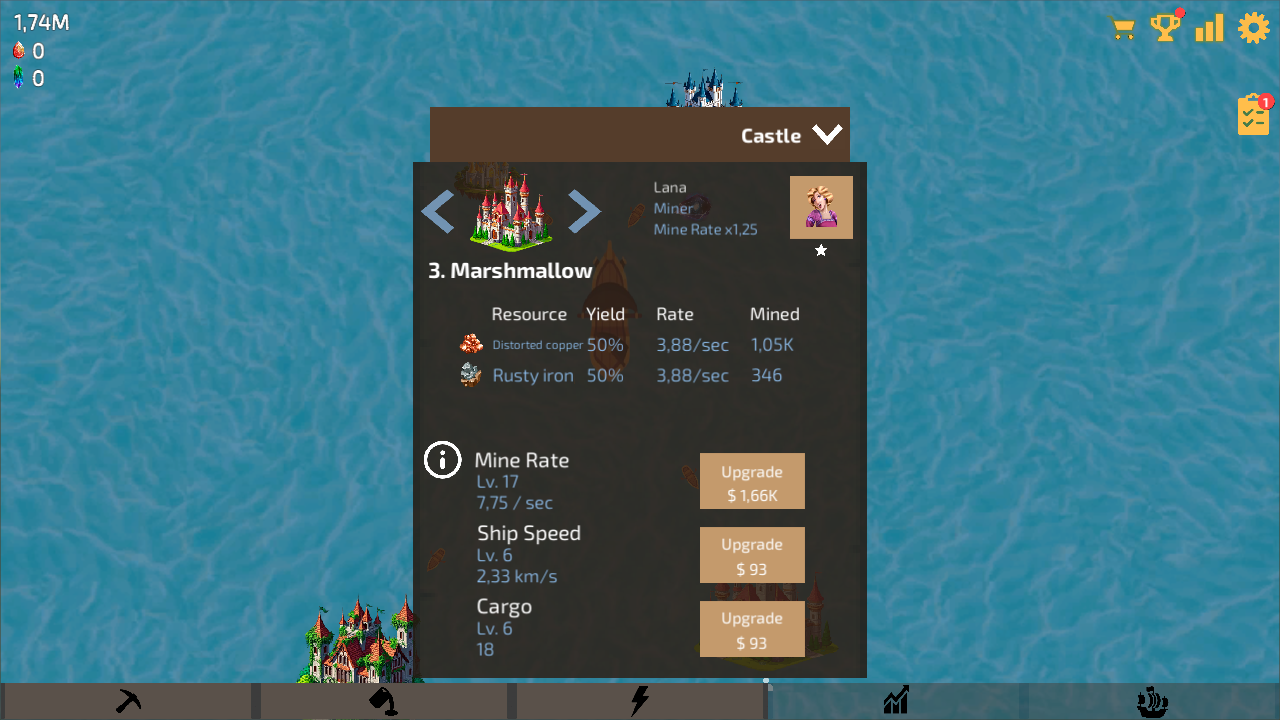Go to previous island with left arrow

(x=438, y=212)
